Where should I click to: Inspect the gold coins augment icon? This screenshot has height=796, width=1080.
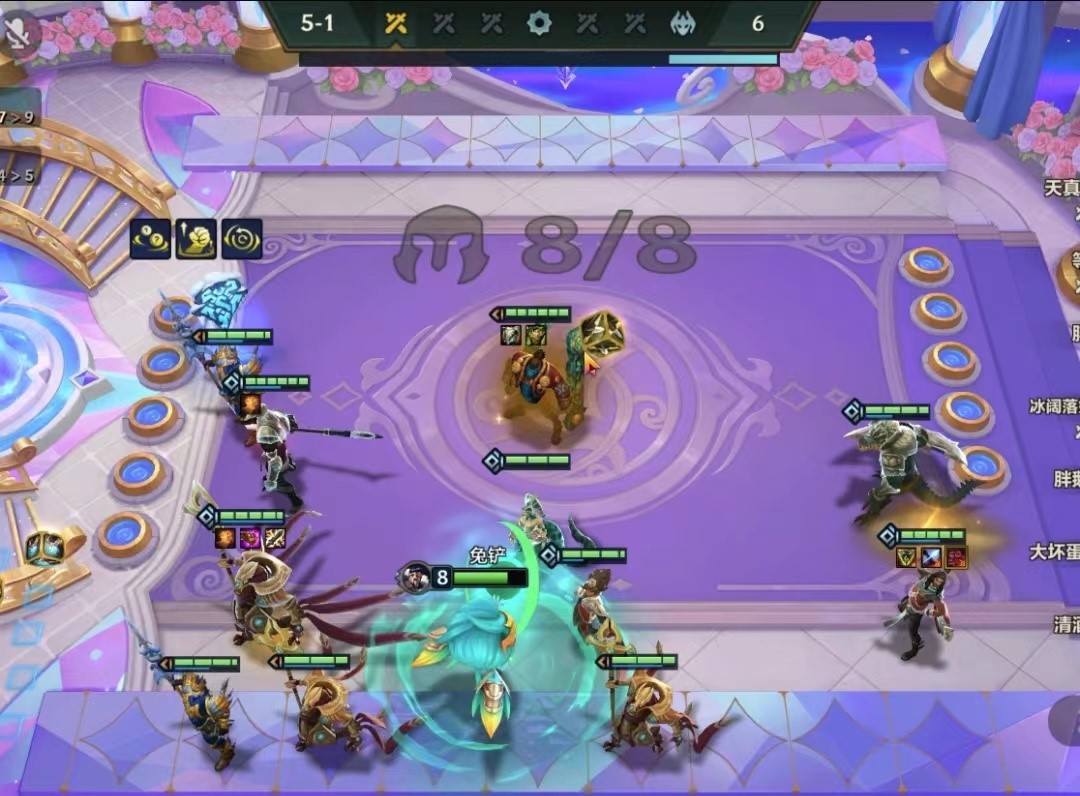tap(150, 239)
